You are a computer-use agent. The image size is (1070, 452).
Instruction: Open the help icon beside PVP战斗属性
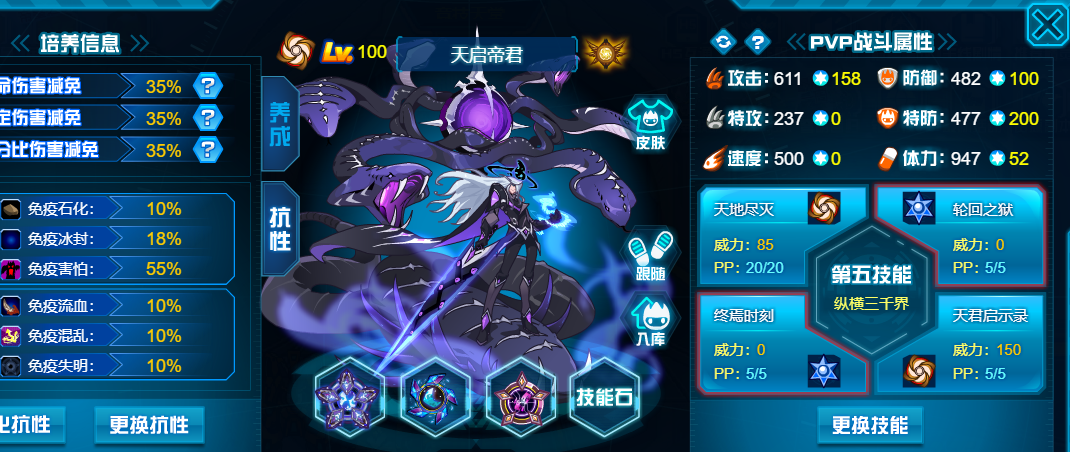tap(758, 41)
